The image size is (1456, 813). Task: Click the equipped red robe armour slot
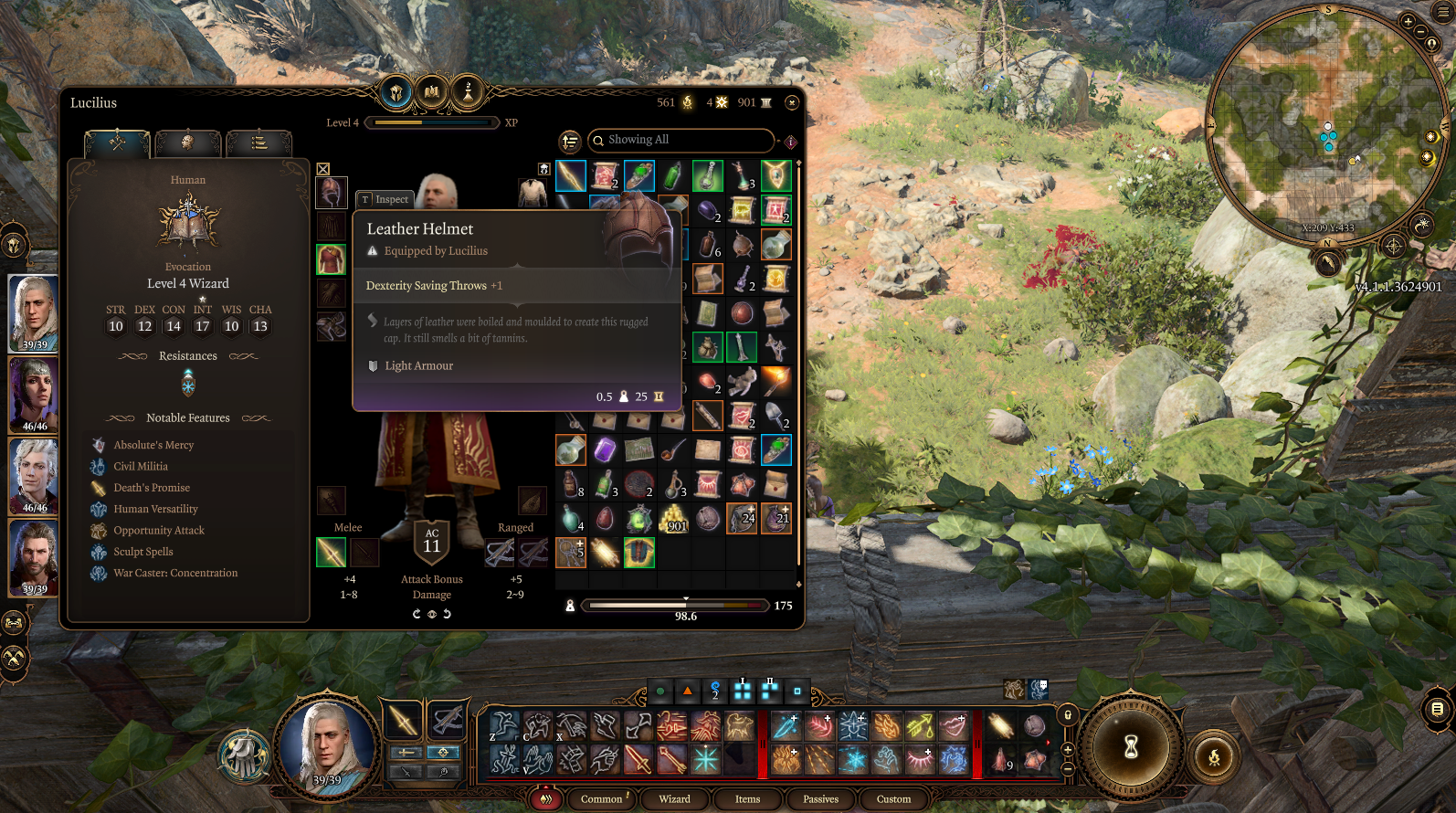pos(331,259)
